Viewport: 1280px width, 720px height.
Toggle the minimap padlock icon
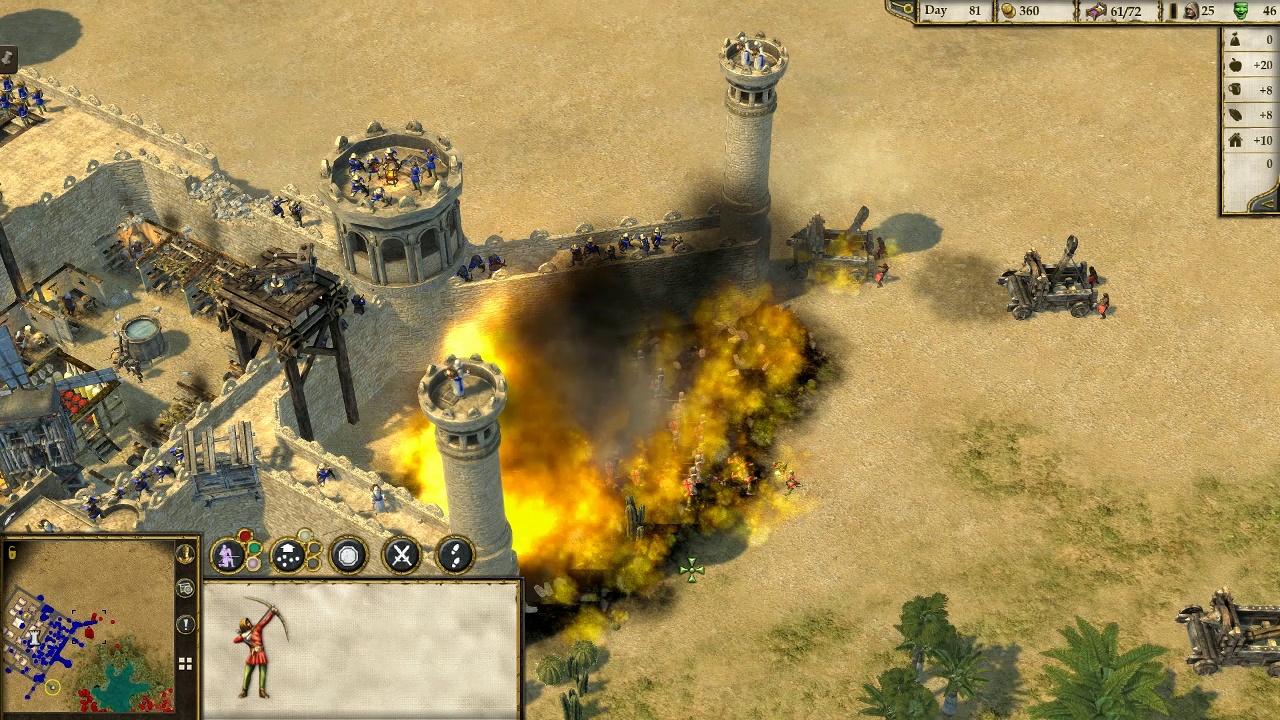[x=11, y=552]
